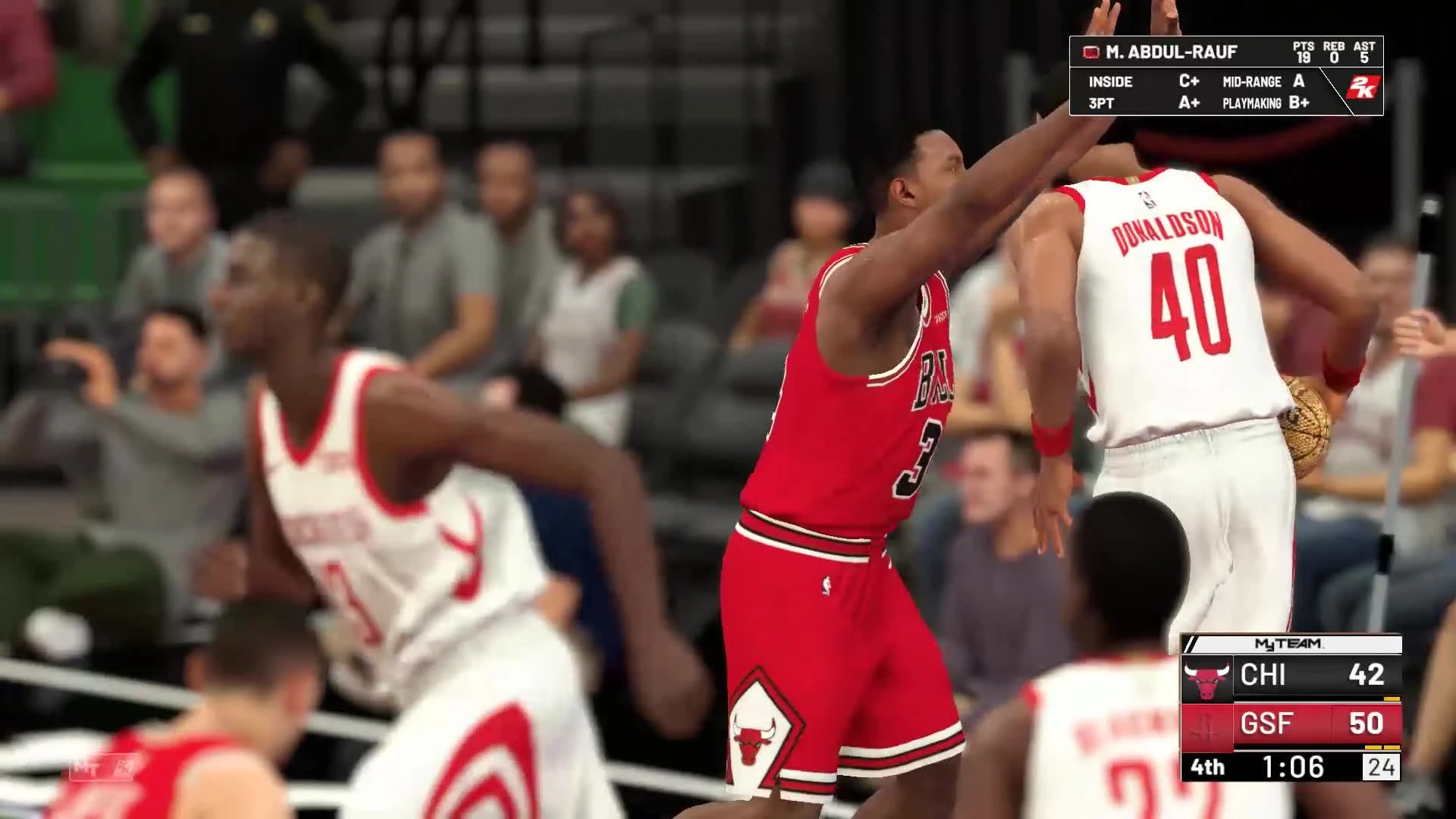Click the Bulls team logo on the scoreboard
The image size is (1456, 819).
tap(1206, 676)
